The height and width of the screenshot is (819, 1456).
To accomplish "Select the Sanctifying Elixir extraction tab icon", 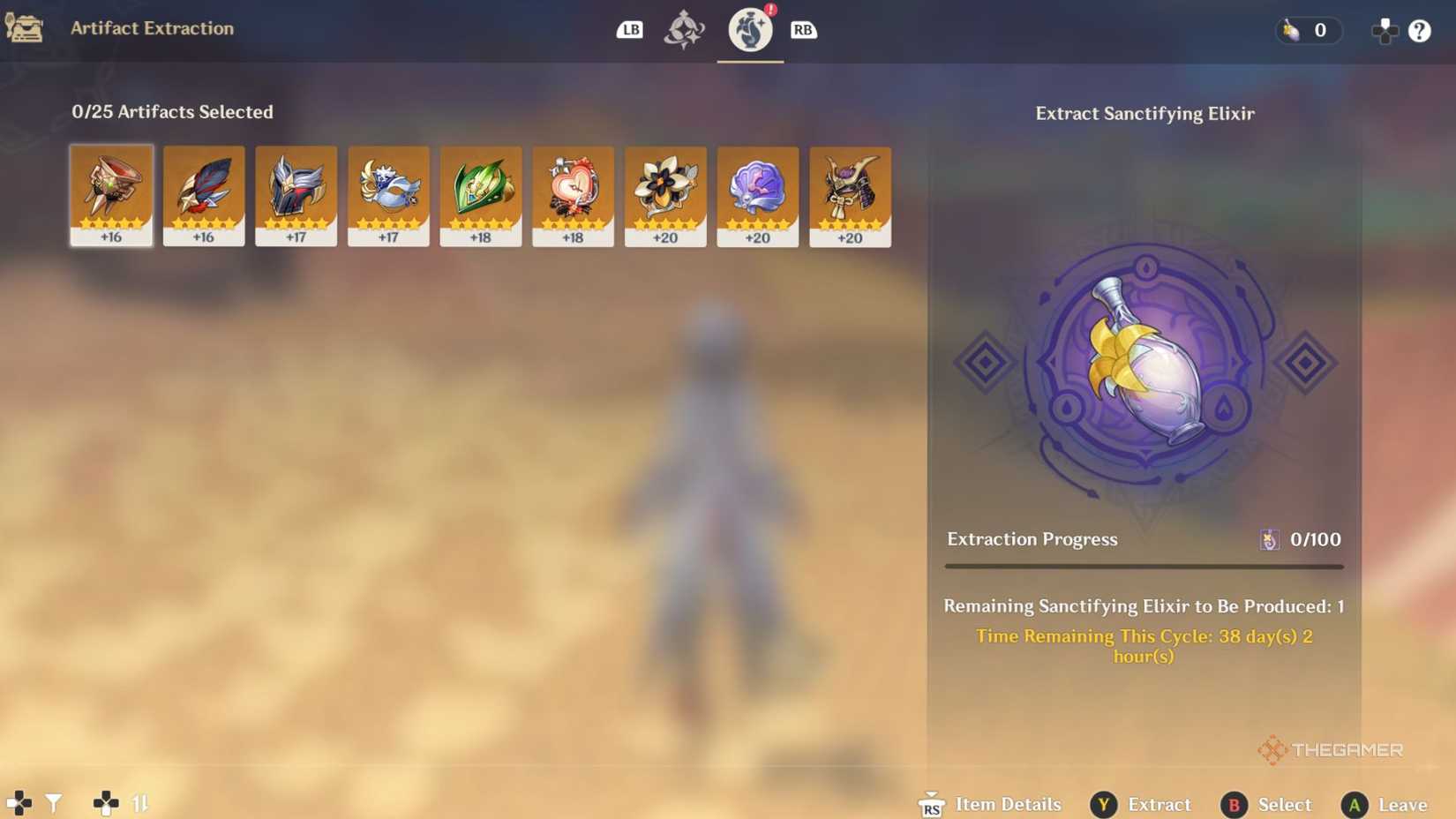I will coord(749,31).
